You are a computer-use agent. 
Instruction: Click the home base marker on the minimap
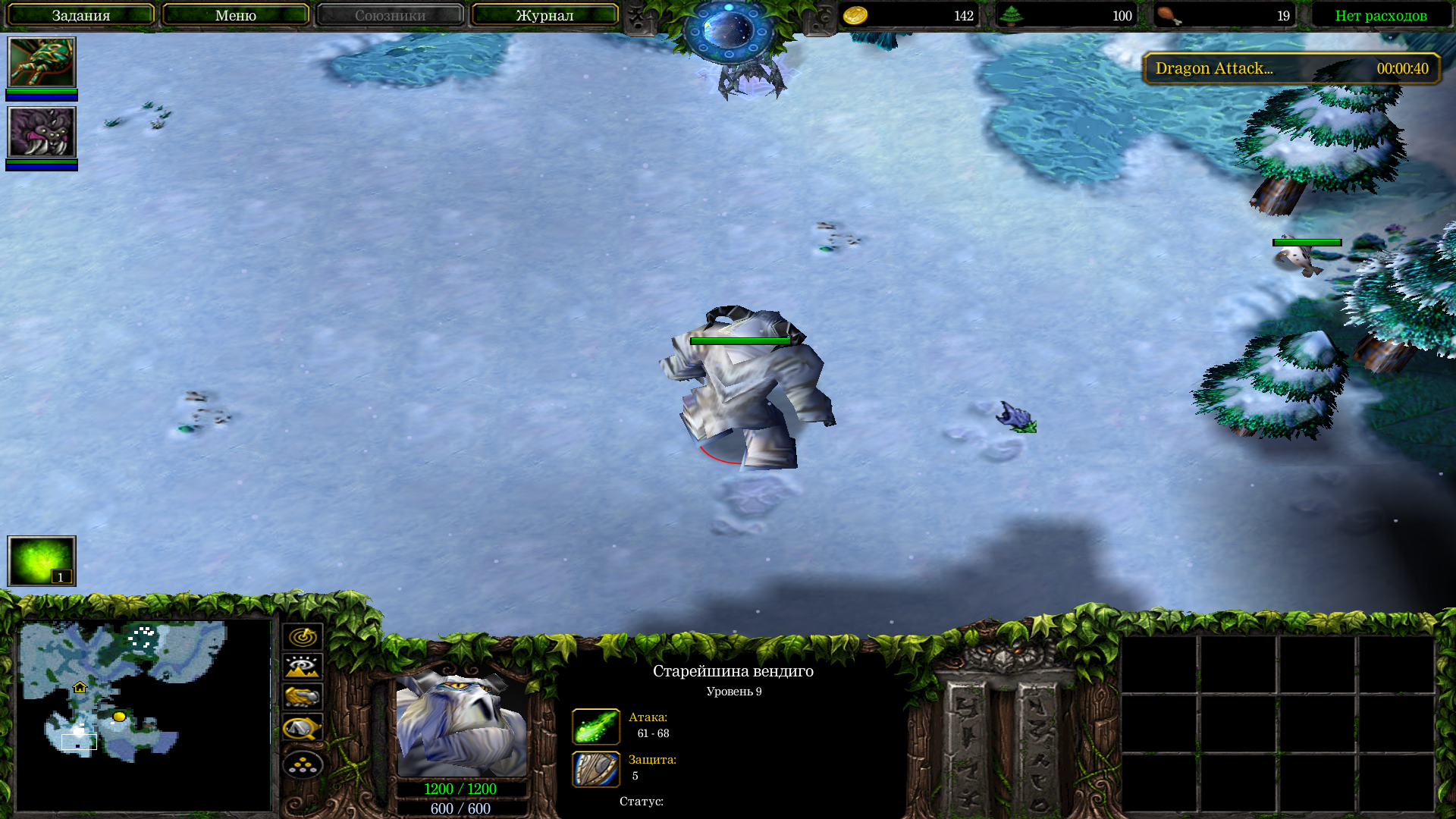[79, 689]
